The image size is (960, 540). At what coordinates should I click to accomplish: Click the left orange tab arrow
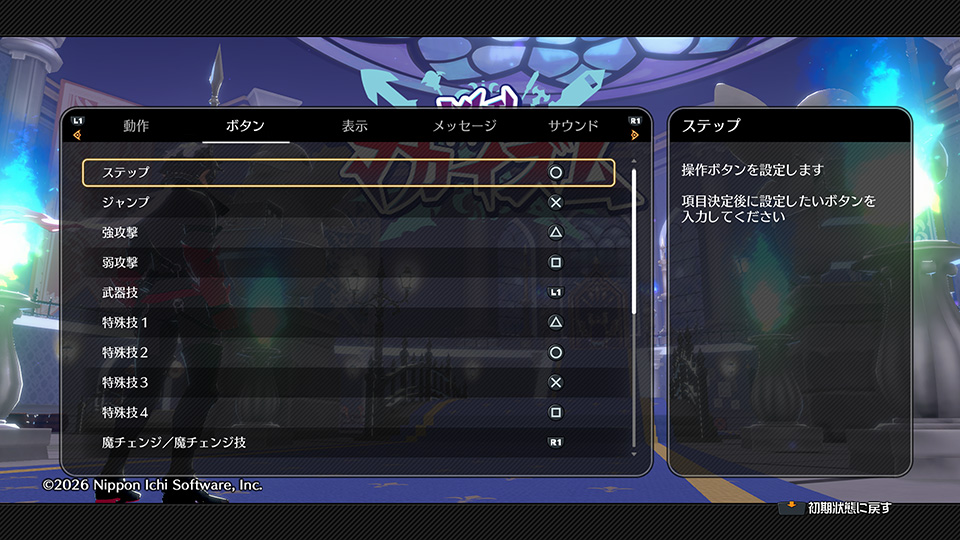click(77, 135)
